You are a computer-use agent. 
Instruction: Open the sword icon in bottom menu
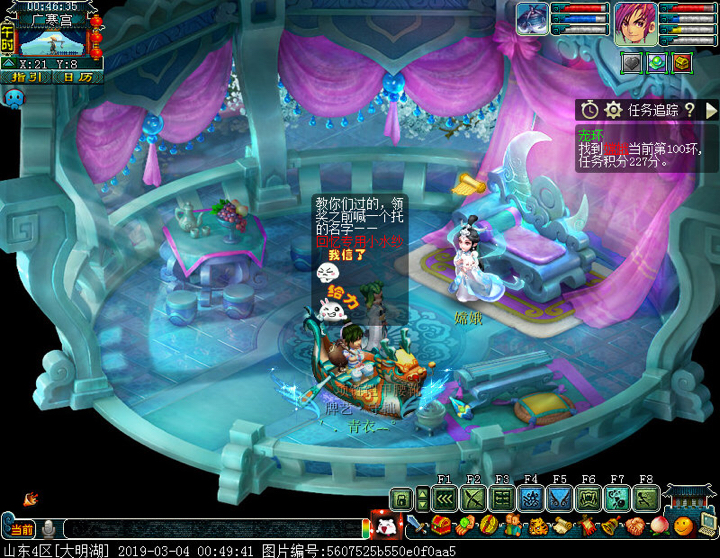coord(414,525)
